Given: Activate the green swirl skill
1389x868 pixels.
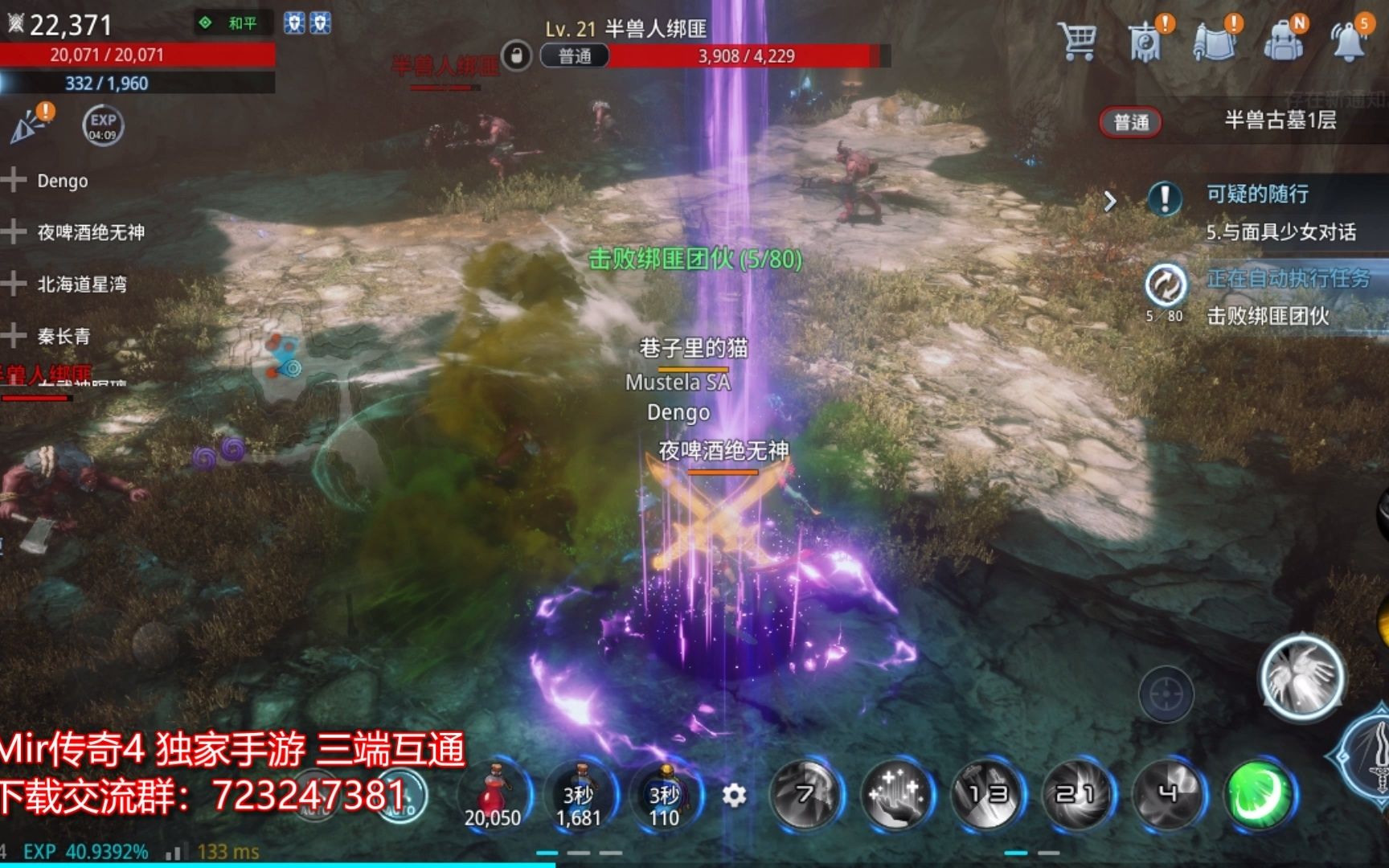Looking at the screenshot, I should 1259,794.
